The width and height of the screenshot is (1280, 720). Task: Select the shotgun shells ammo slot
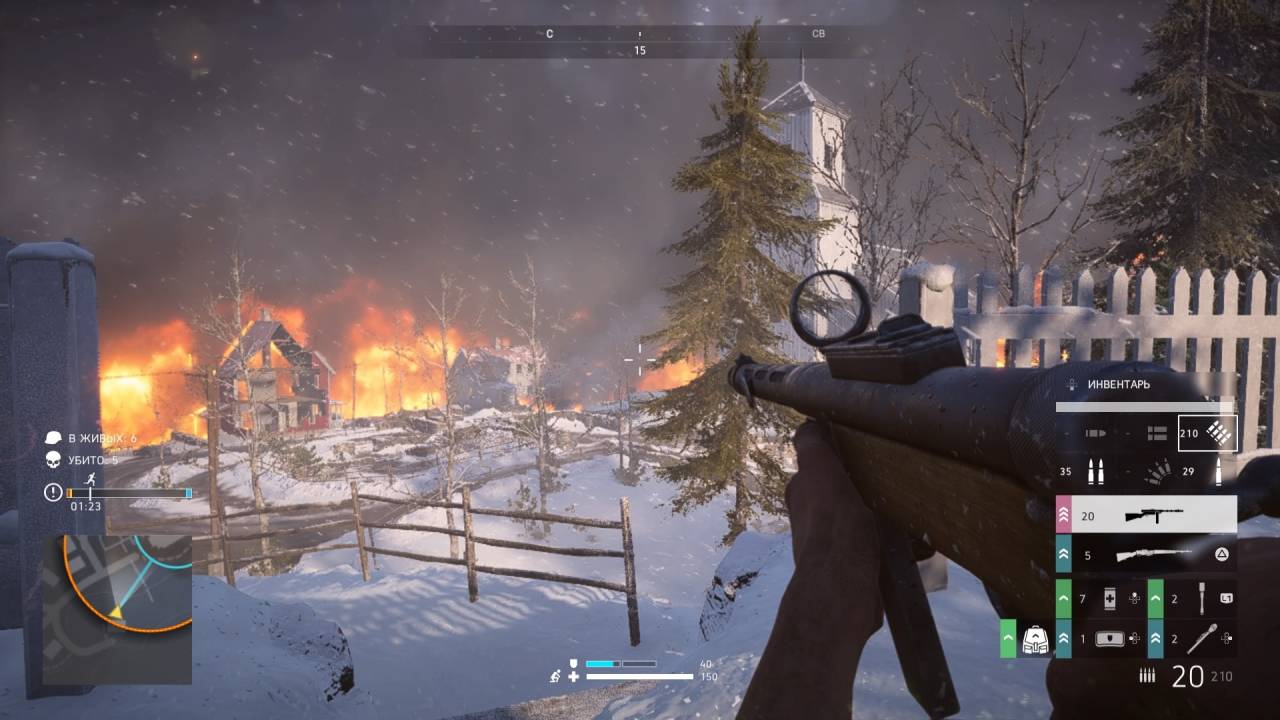pyautogui.click(x=1157, y=472)
